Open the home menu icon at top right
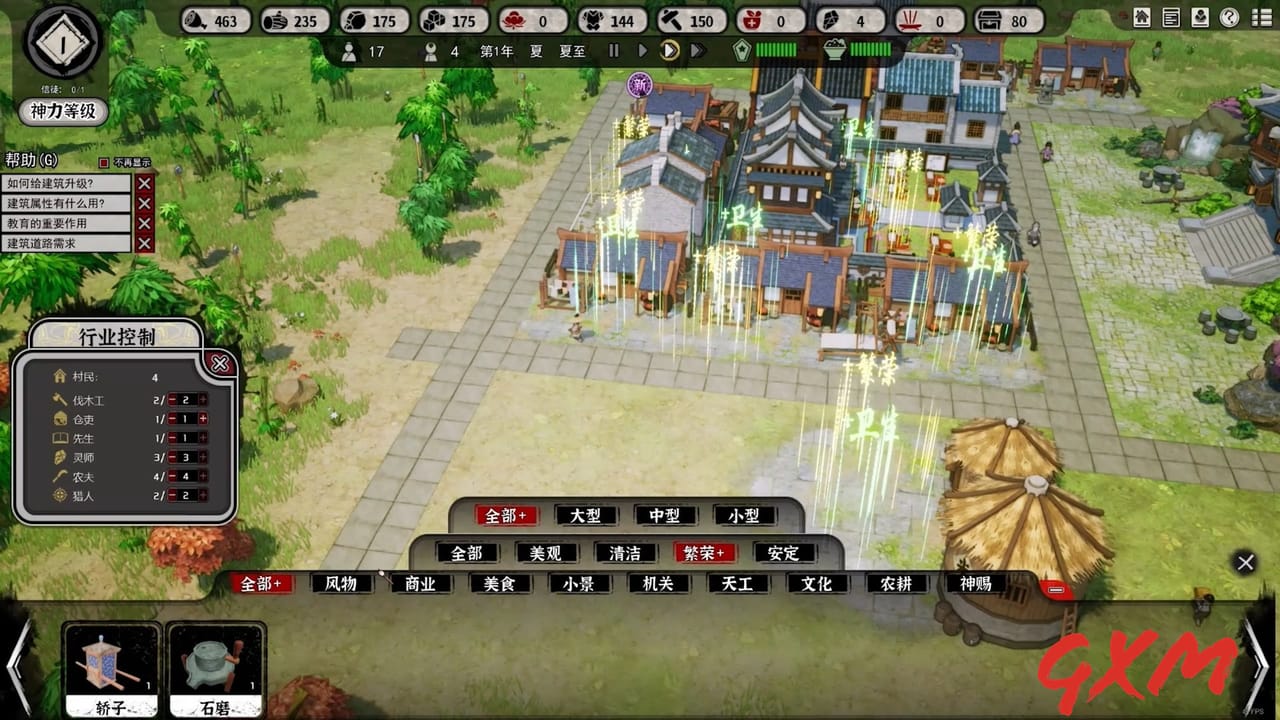 tap(1142, 17)
